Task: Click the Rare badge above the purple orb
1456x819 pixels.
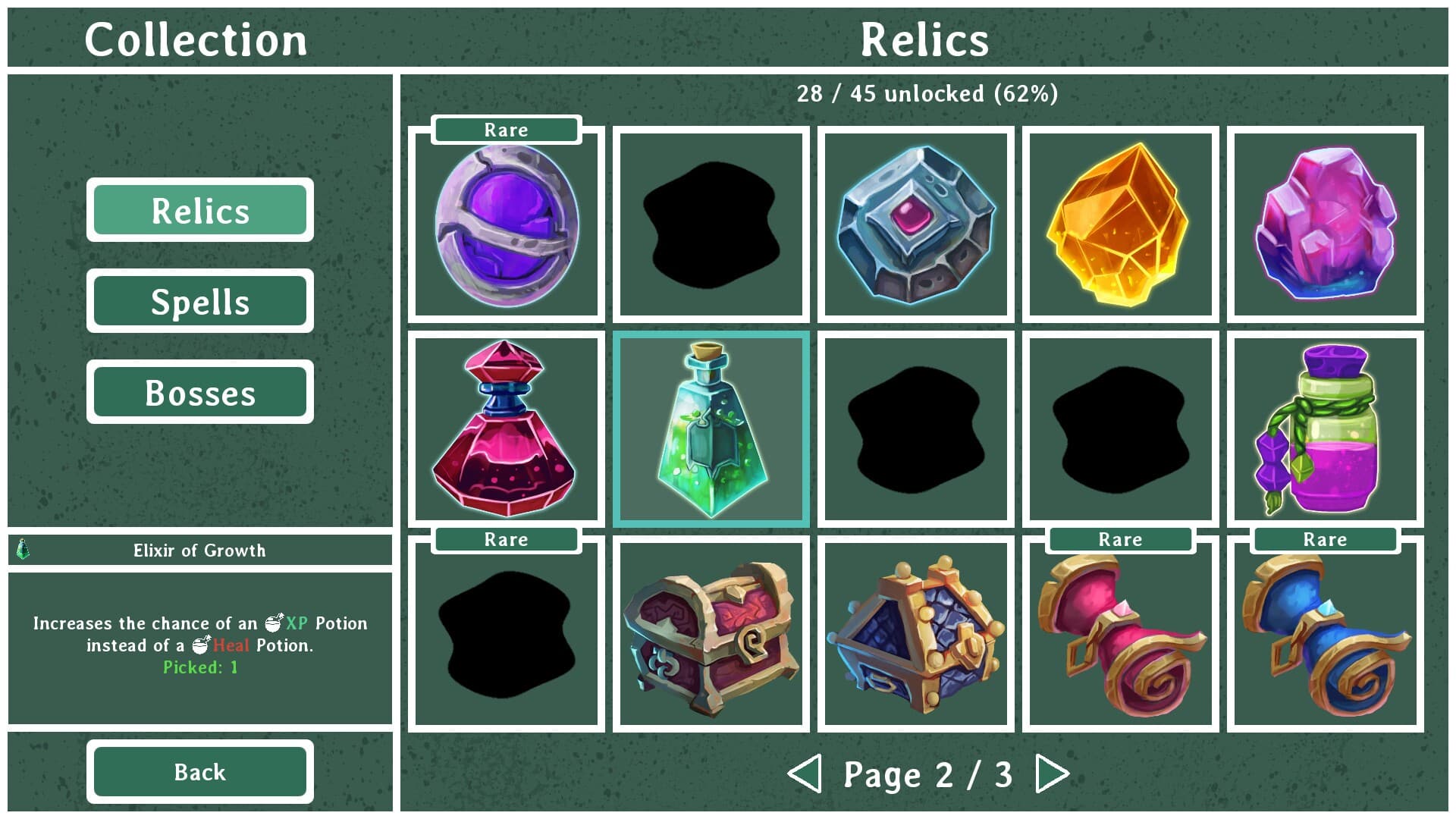Action: click(505, 130)
